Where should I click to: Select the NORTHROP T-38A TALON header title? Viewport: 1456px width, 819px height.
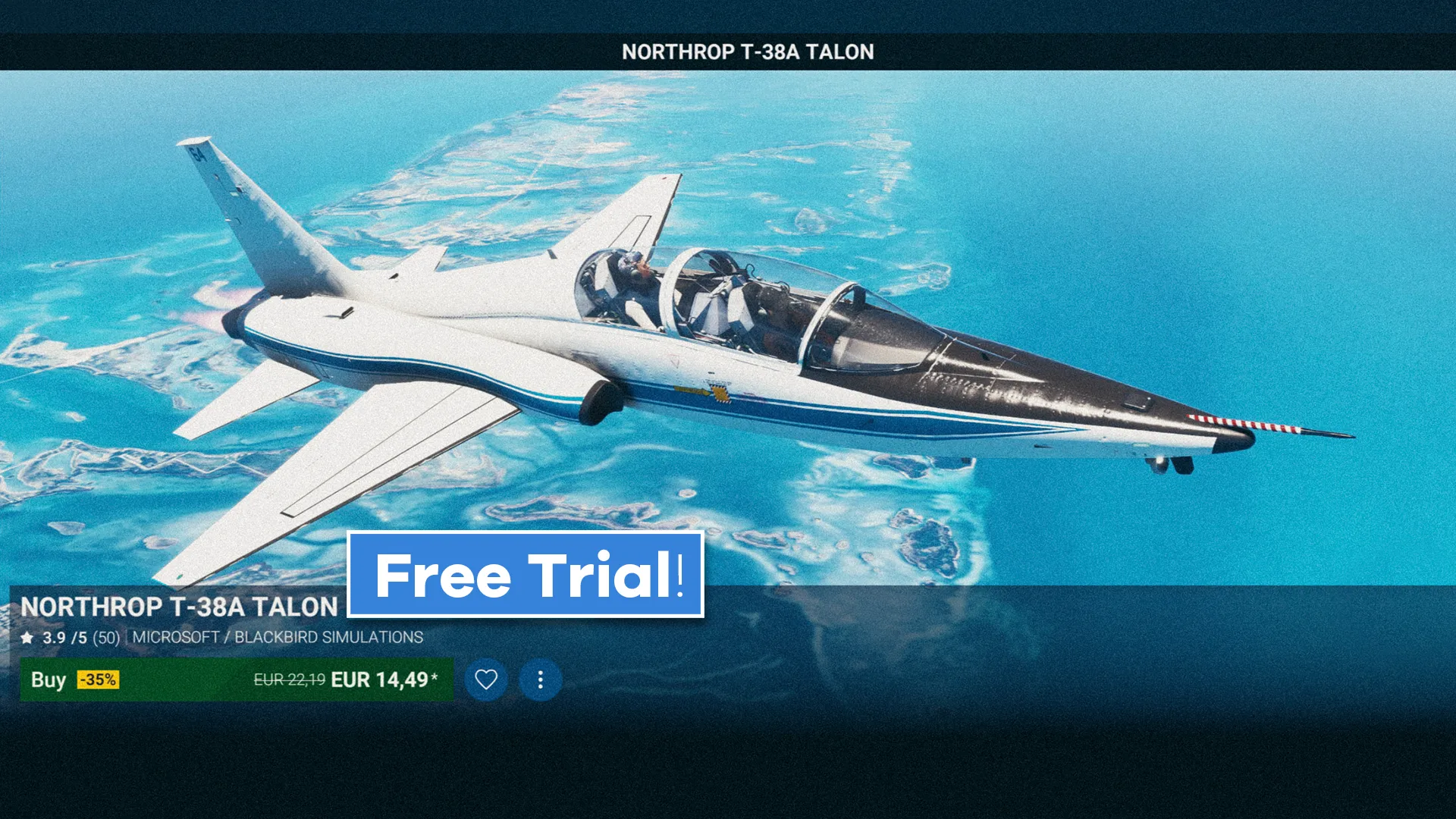pyautogui.click(x=747, y=52)
